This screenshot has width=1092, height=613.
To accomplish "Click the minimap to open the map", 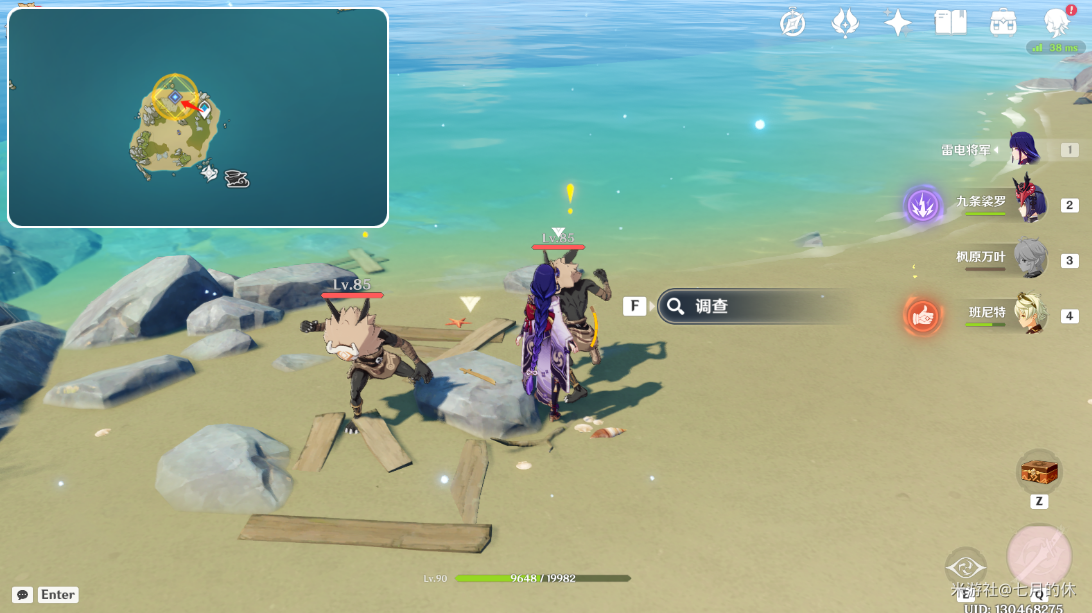I will [198, 118].
